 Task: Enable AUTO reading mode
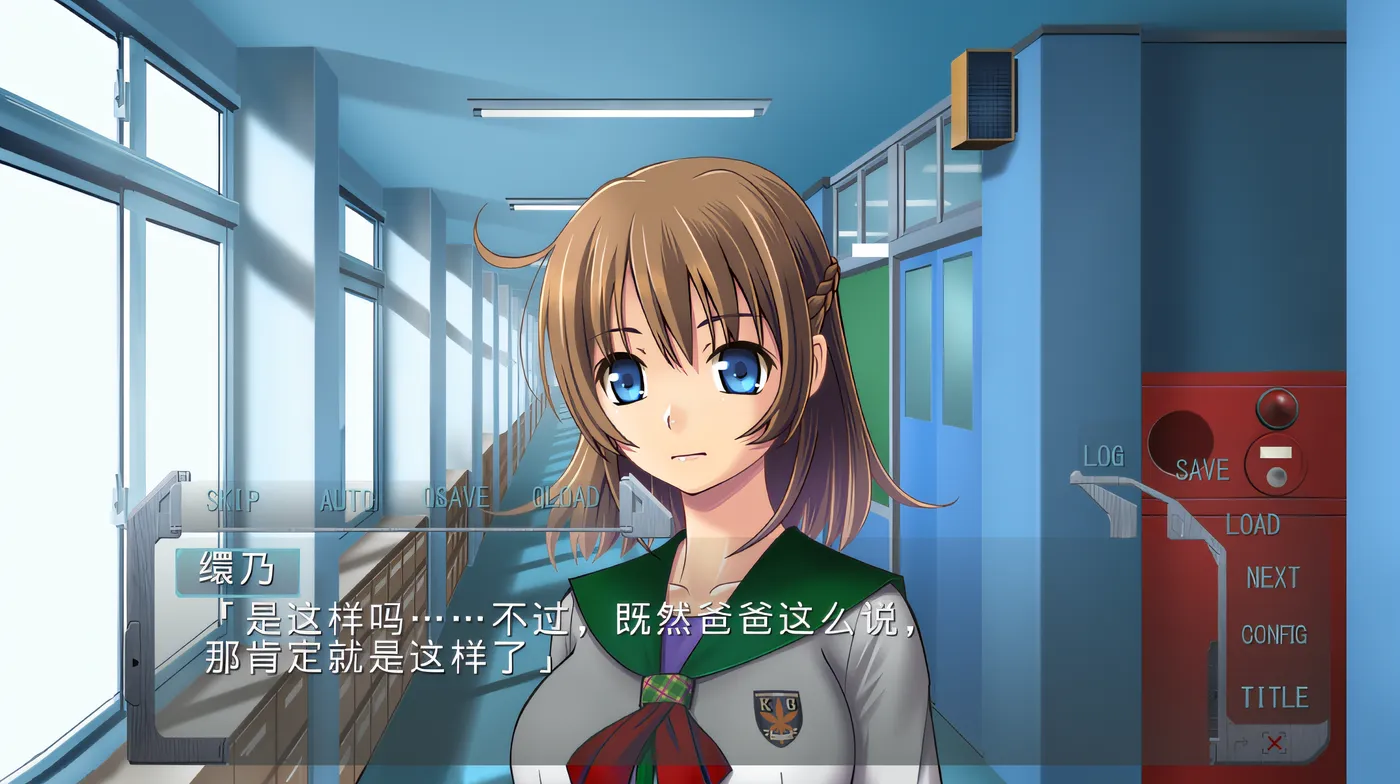[x=346, y=498]
